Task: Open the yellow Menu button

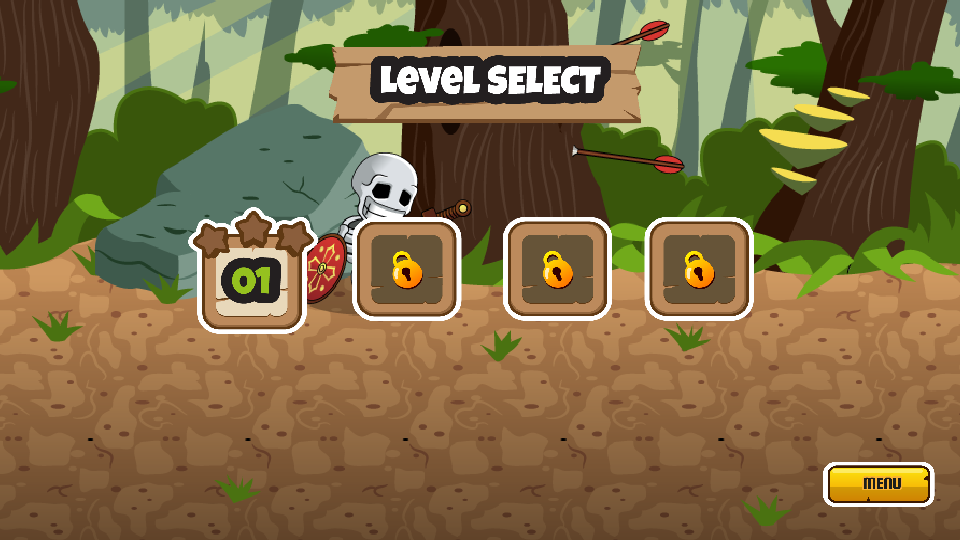Action: click(879, 484)
